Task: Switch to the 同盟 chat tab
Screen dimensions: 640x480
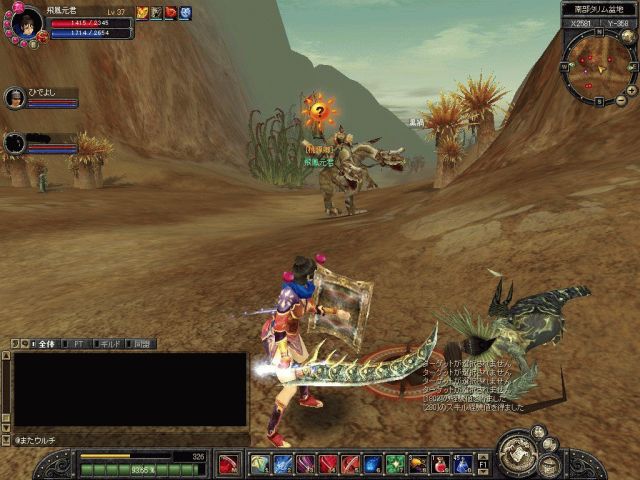Action: (x=141, y=344)
